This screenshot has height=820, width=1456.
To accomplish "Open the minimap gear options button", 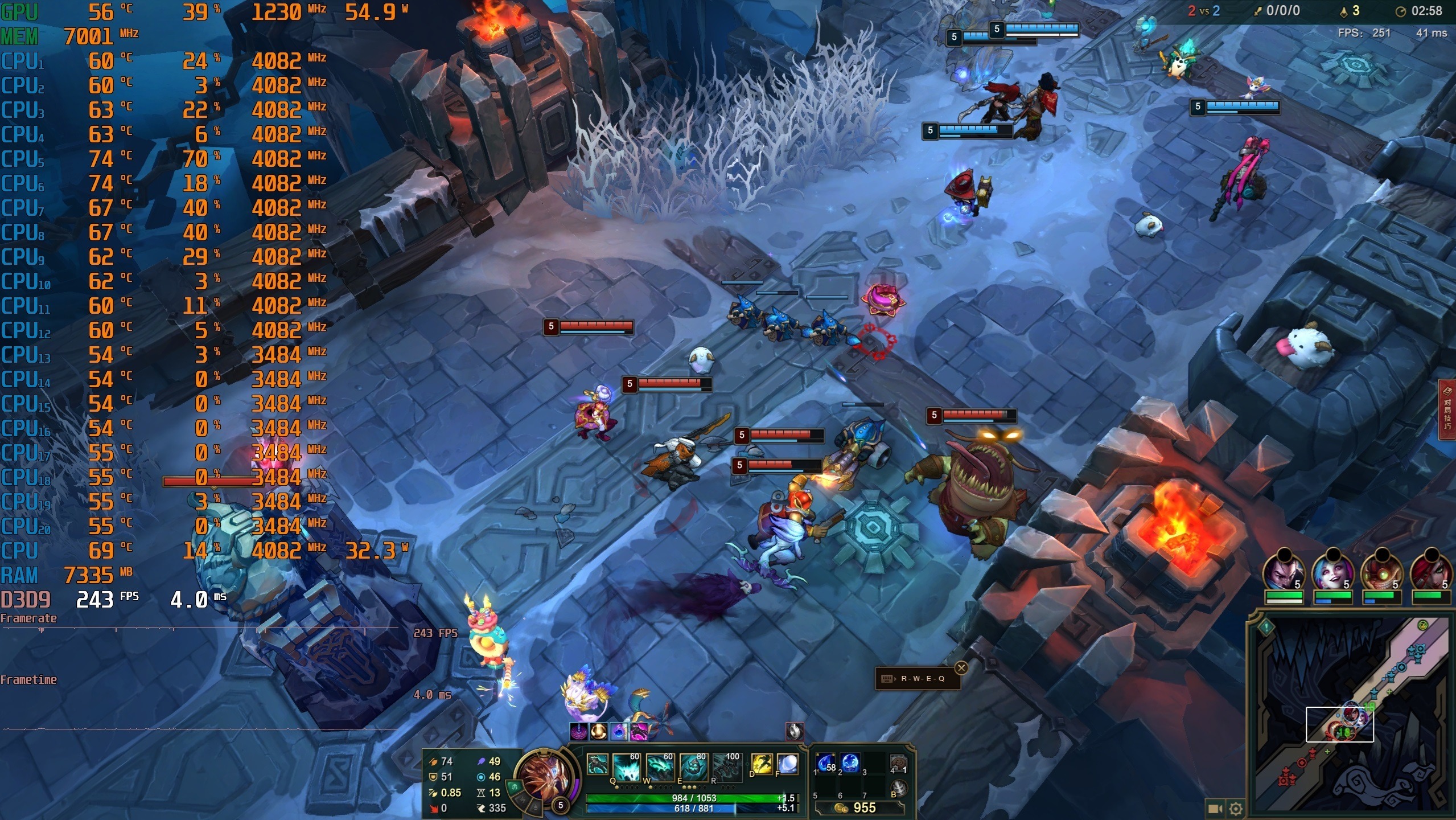I will tap(1235, 808).
